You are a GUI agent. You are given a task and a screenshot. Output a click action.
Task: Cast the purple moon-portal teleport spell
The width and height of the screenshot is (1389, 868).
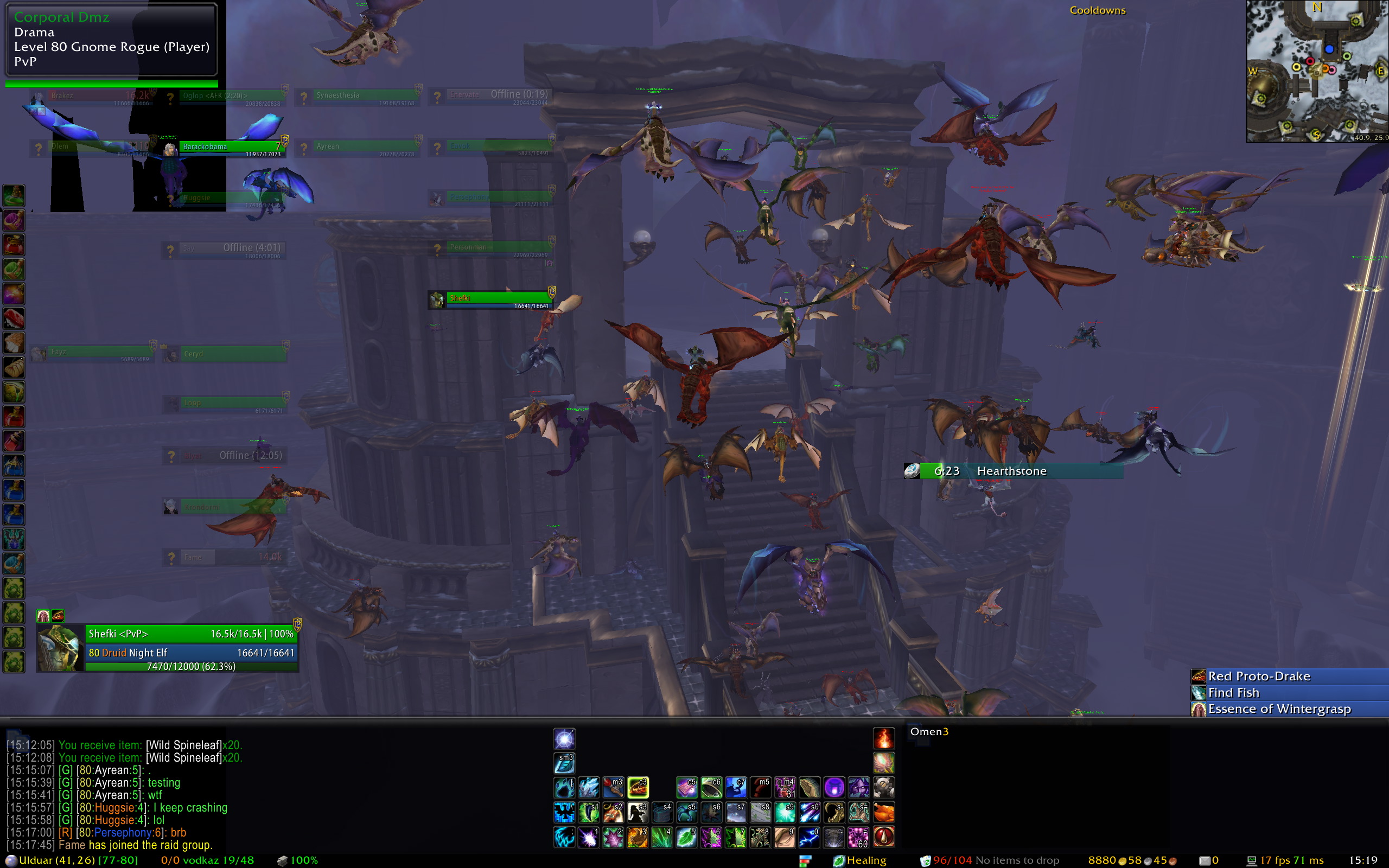[x=834, y=788]
